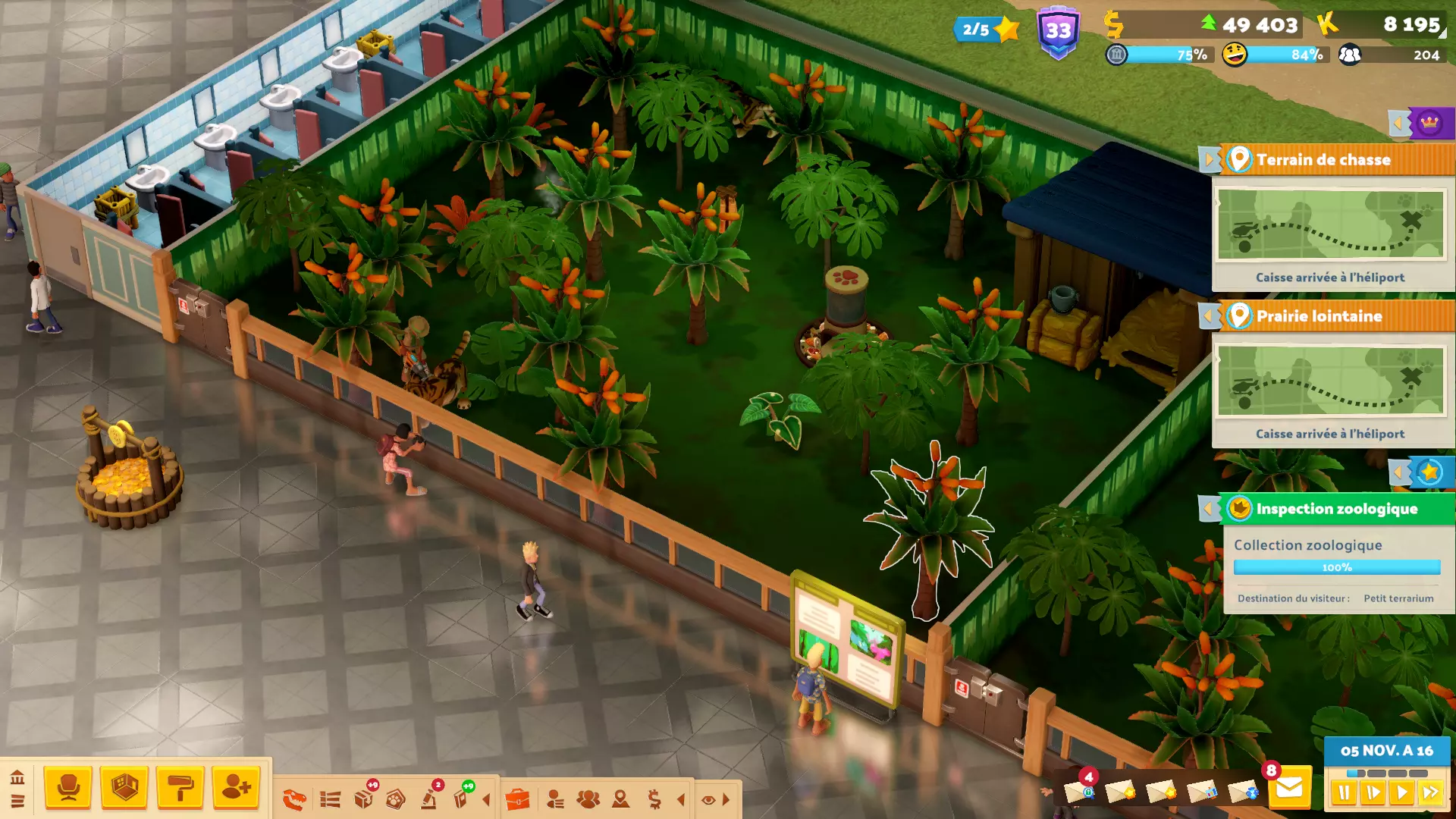Open the Prairie lointaine expedition map
Screen dimensions: 1456x819
click(x=1330, y=381)
